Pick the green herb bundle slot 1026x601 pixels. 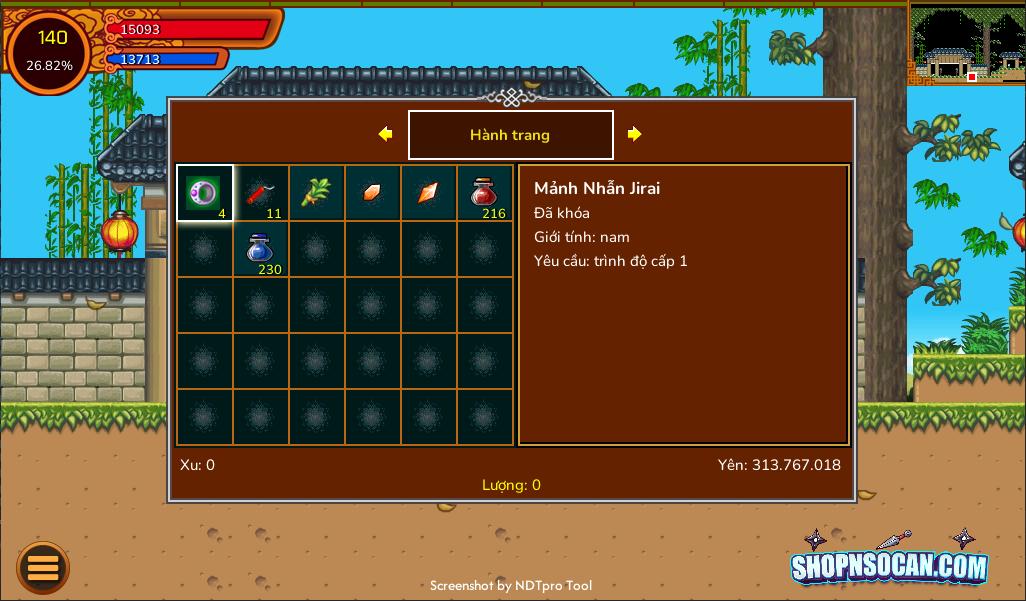coord(317,193)
